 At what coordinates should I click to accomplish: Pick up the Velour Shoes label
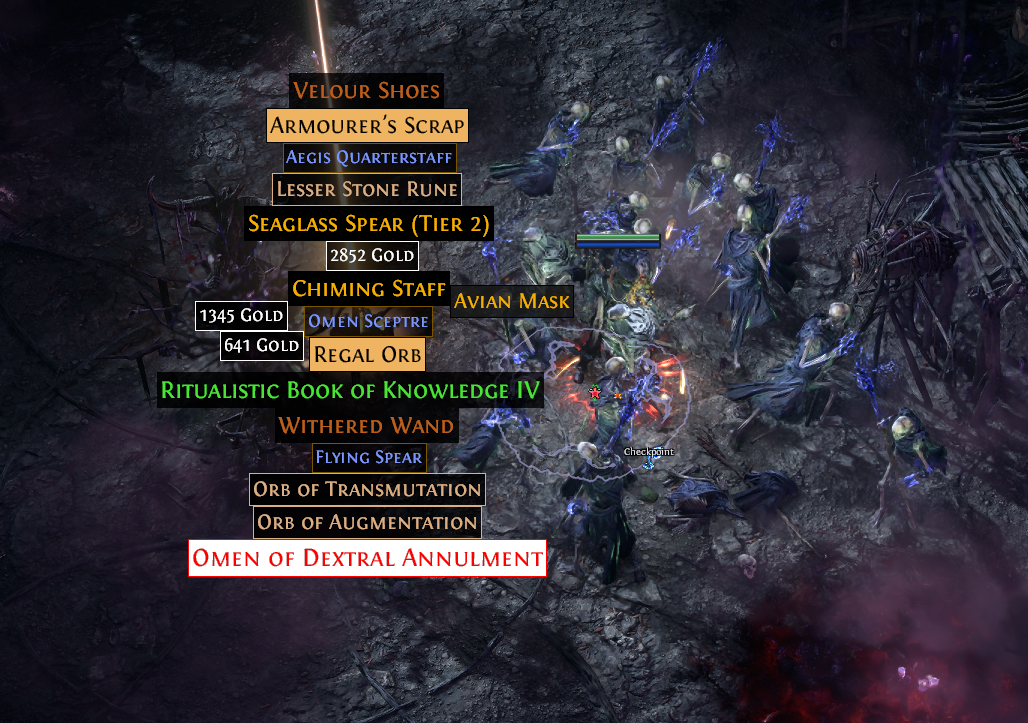[x=366, y=91]
